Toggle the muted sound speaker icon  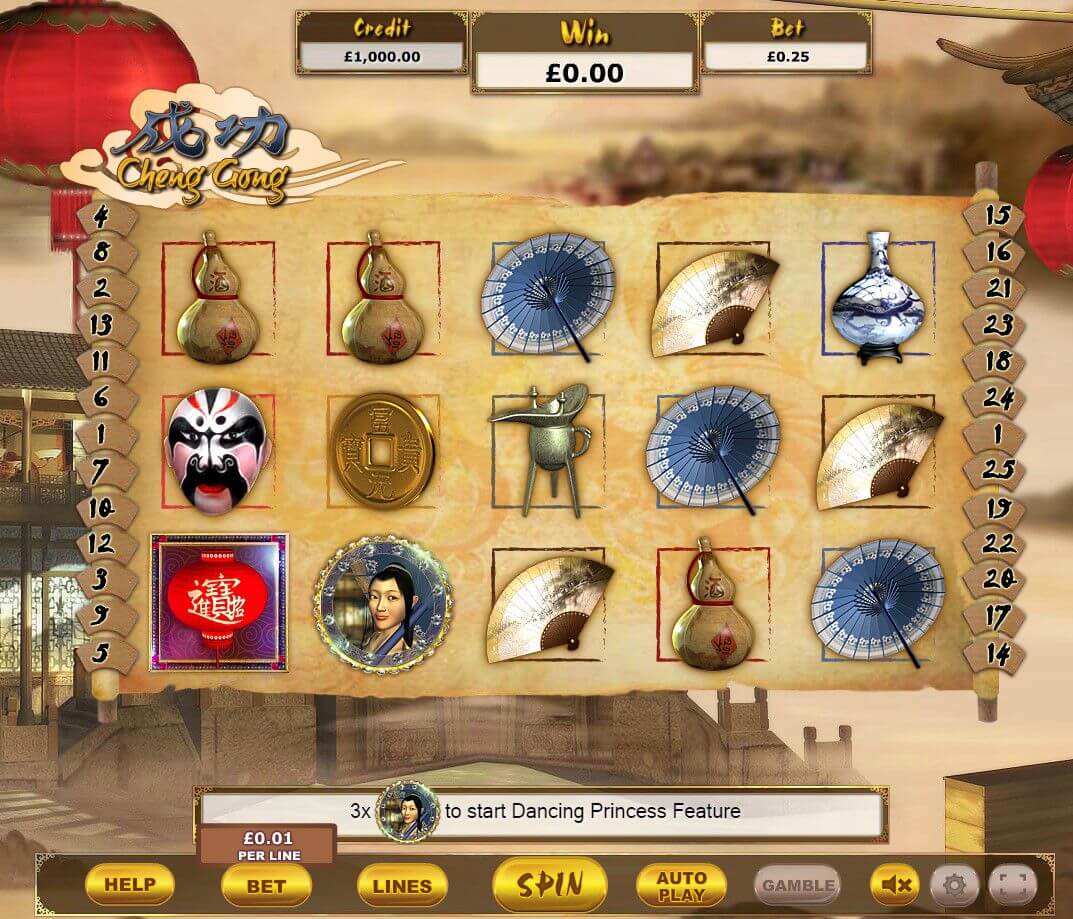click(895, 884)
